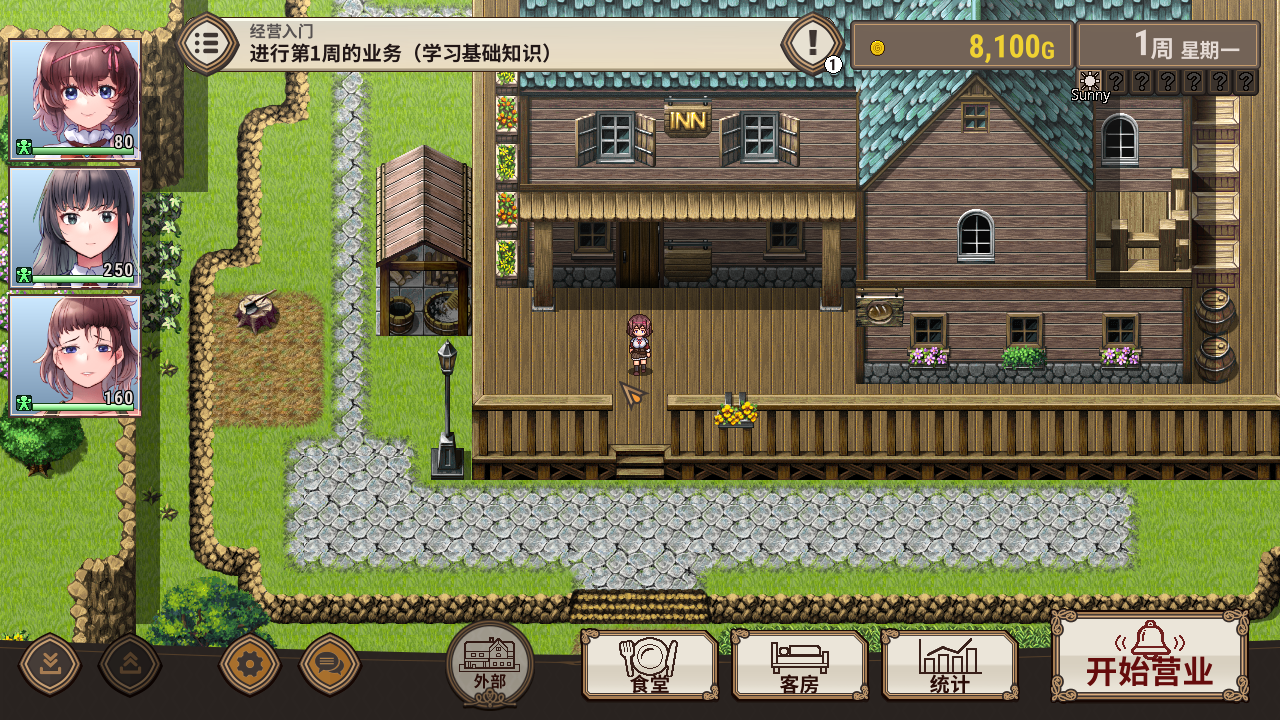
Task: Open the 客房 guest room view
Action: [x=799, y=665]
